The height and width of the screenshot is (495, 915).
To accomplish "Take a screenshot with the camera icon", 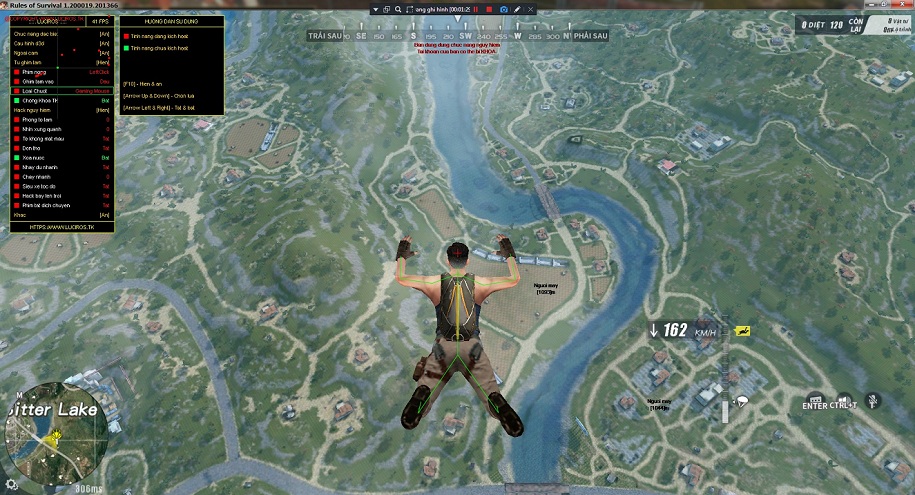I will click(x=504, y=9).
